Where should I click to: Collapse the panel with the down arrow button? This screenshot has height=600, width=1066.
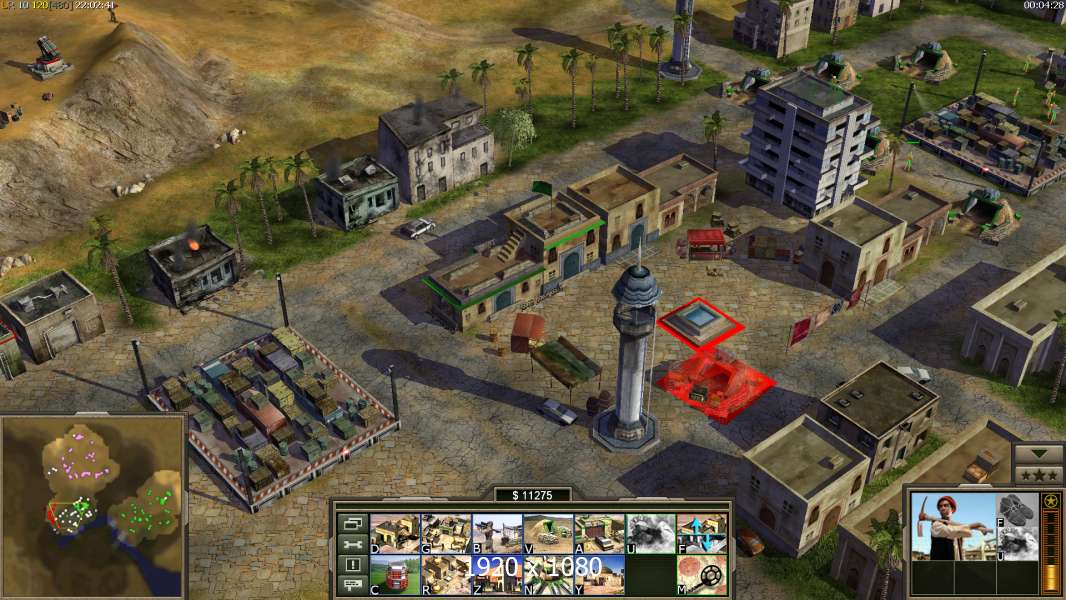click(1039, 453)
